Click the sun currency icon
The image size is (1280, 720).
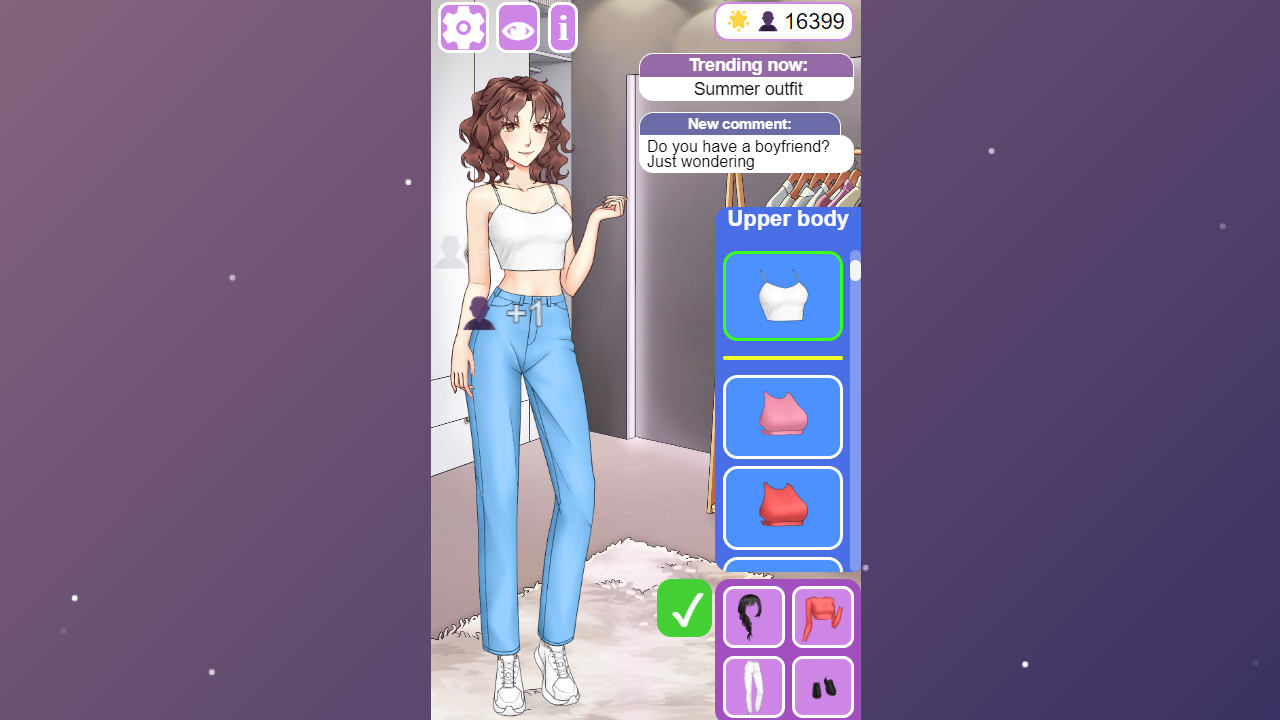pos(738,20)
